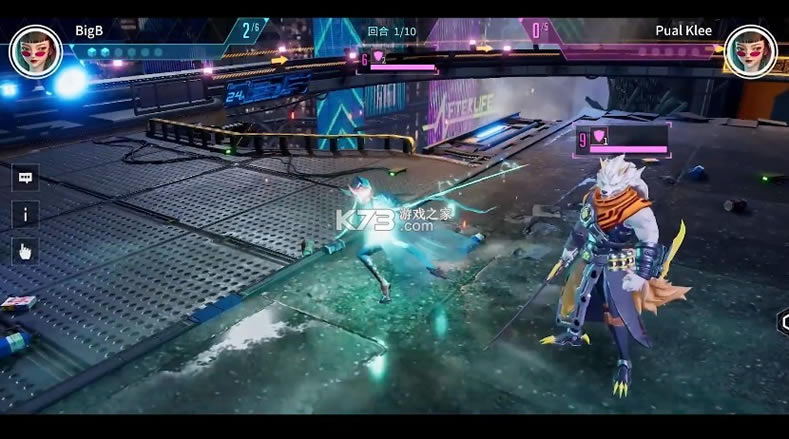View Pual Klee's player avatar
789x439 pixels.
(751, 50)
